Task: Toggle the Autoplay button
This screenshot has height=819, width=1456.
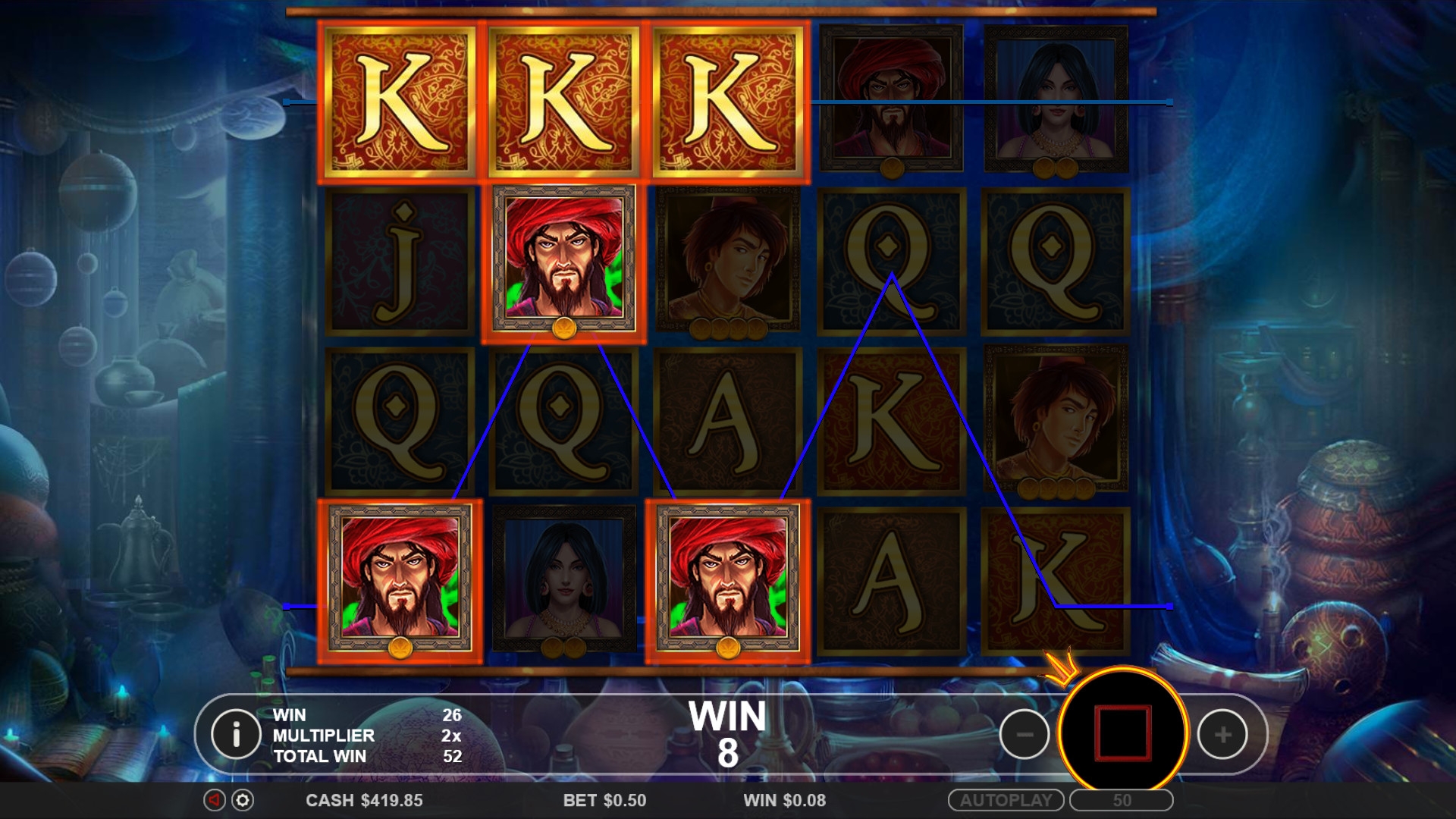Action: 1006,800
